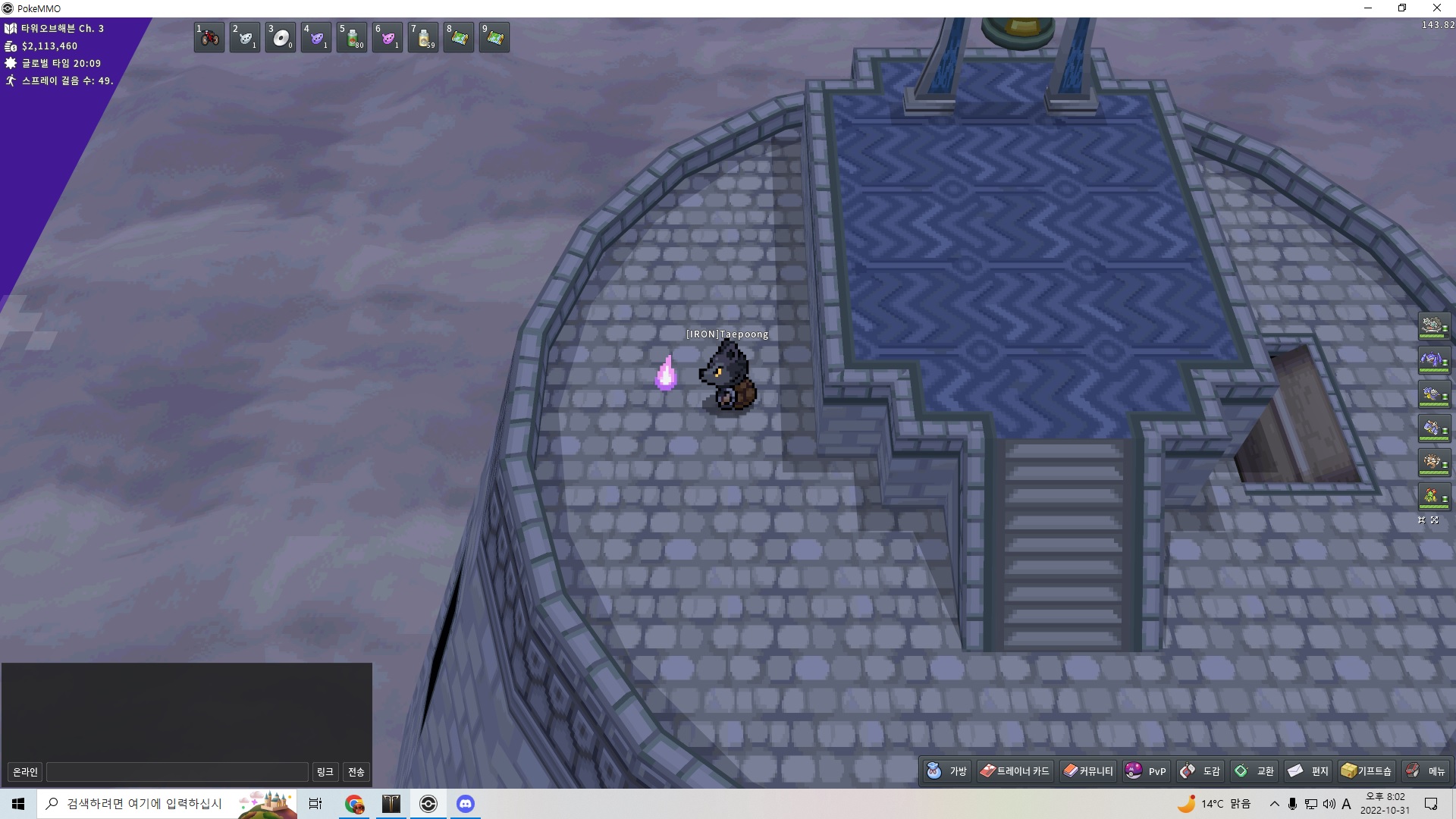Viewport: 1456px width, 819px height.
Task: Open the town map in hotbar slot 9
Action: coord(494,38)
